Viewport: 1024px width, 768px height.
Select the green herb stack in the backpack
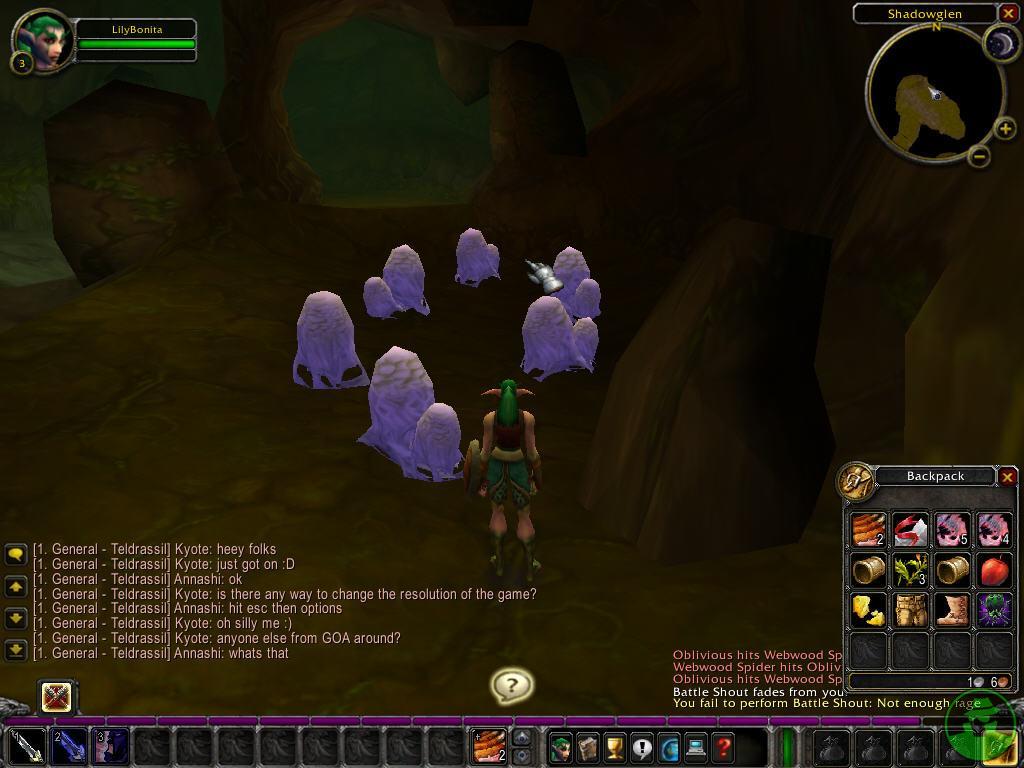[910, 570]
